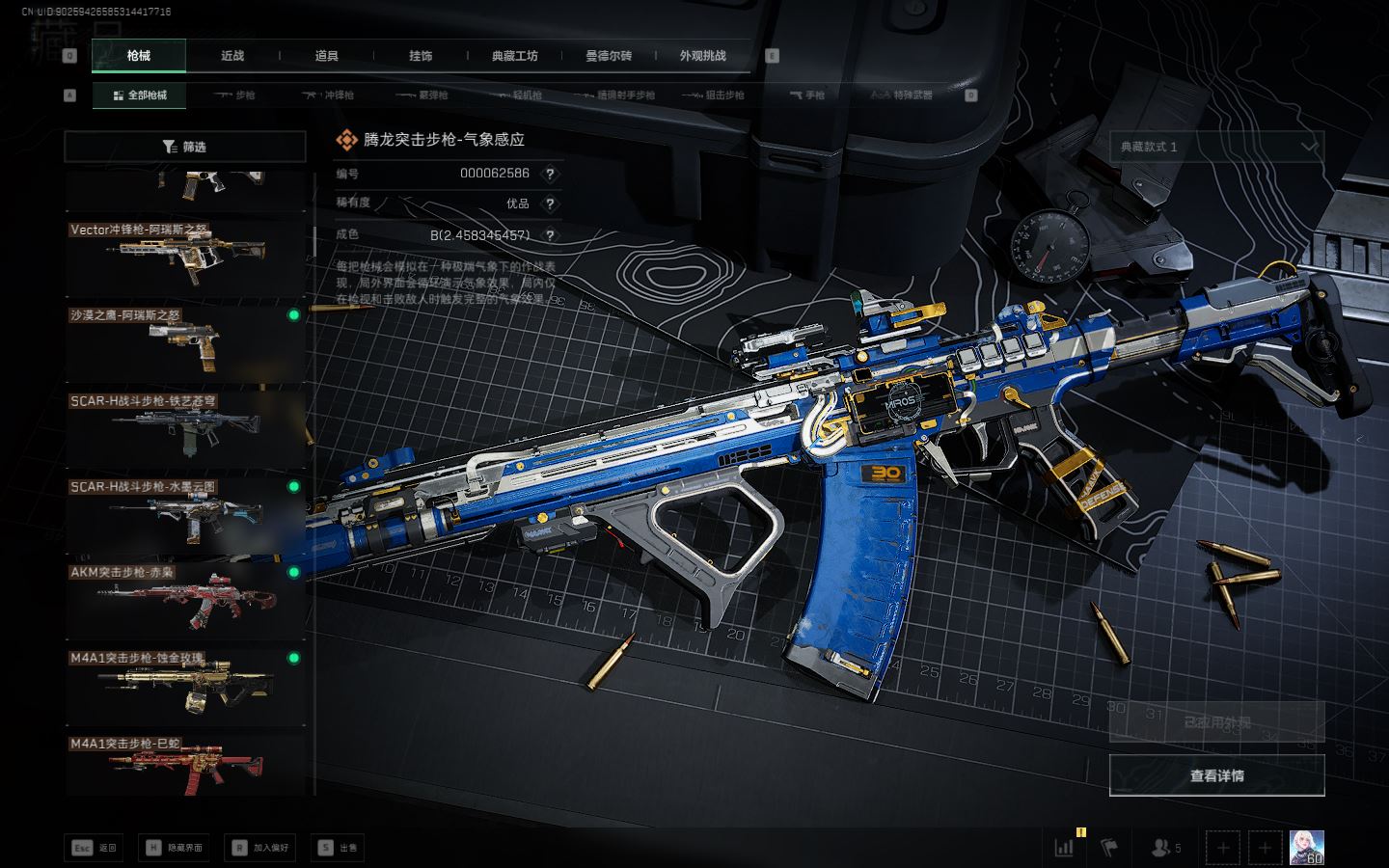1389x868 pixels.
Task: Open the 典藏款式 1 style dropdown
Action: [1216, 147]
